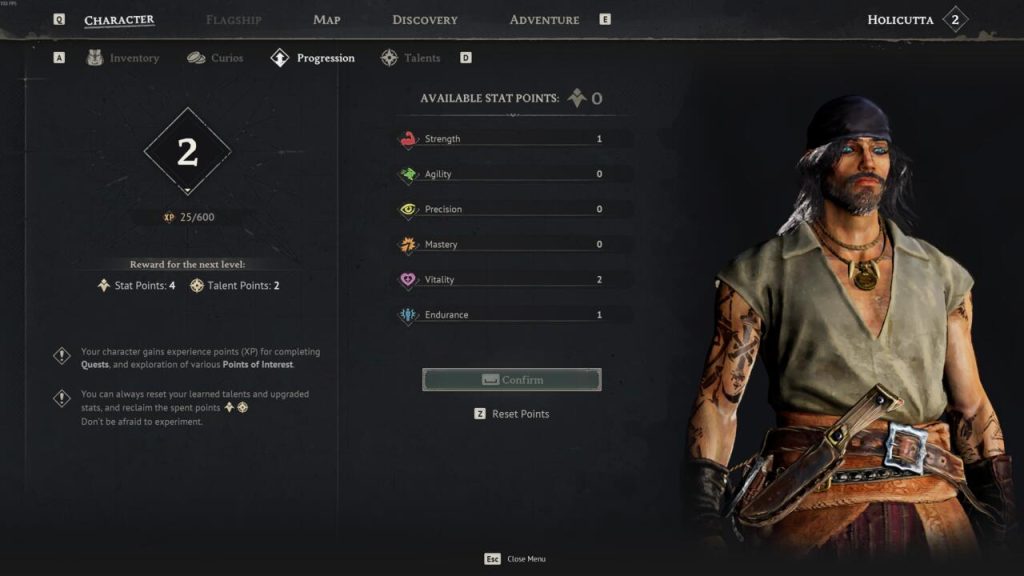The height and width of the screenshot is (576, 1024).
Task: Open the Flagship tab
Action: [x=233, y=20]
